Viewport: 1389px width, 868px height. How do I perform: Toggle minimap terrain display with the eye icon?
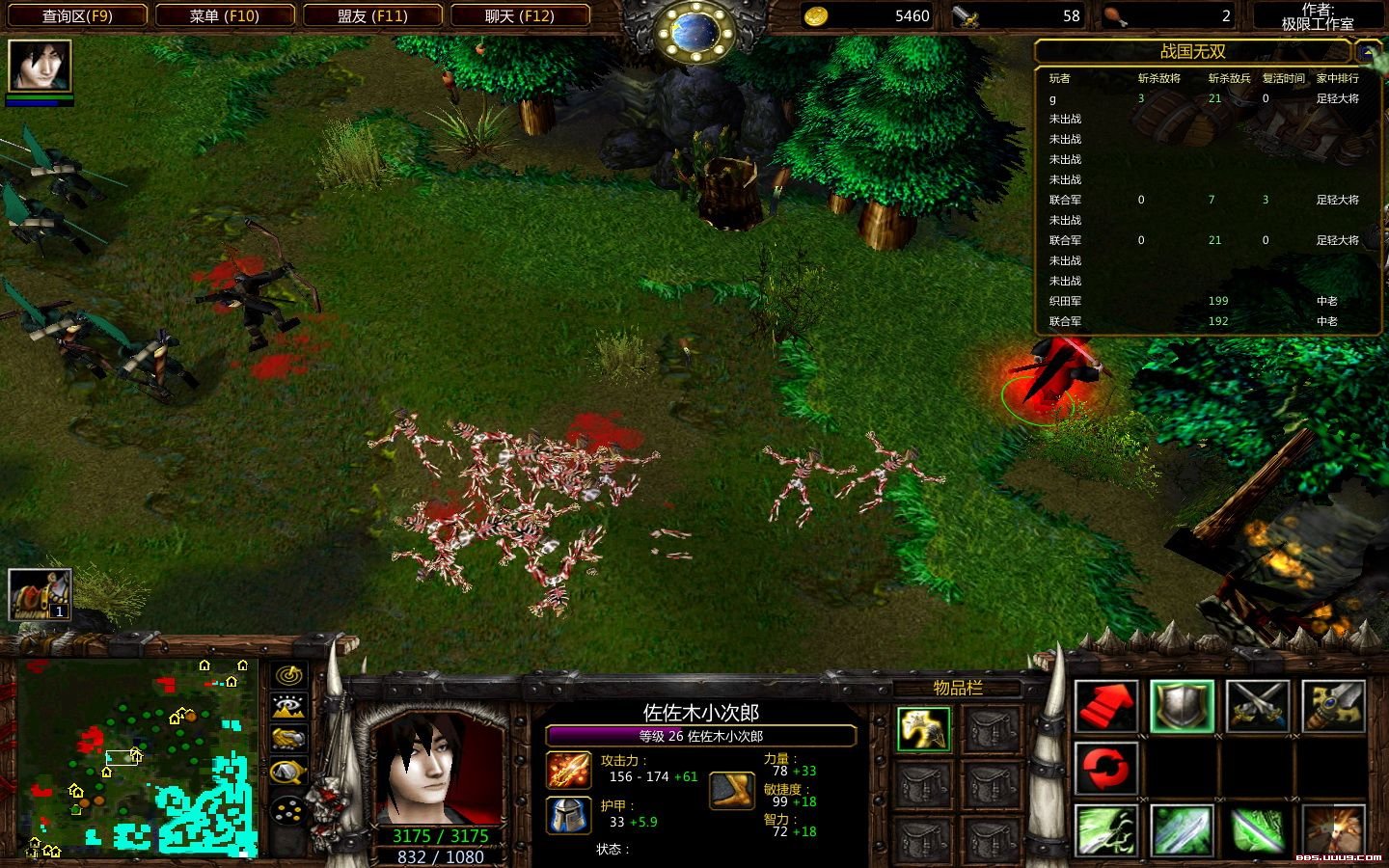(289, 707)
